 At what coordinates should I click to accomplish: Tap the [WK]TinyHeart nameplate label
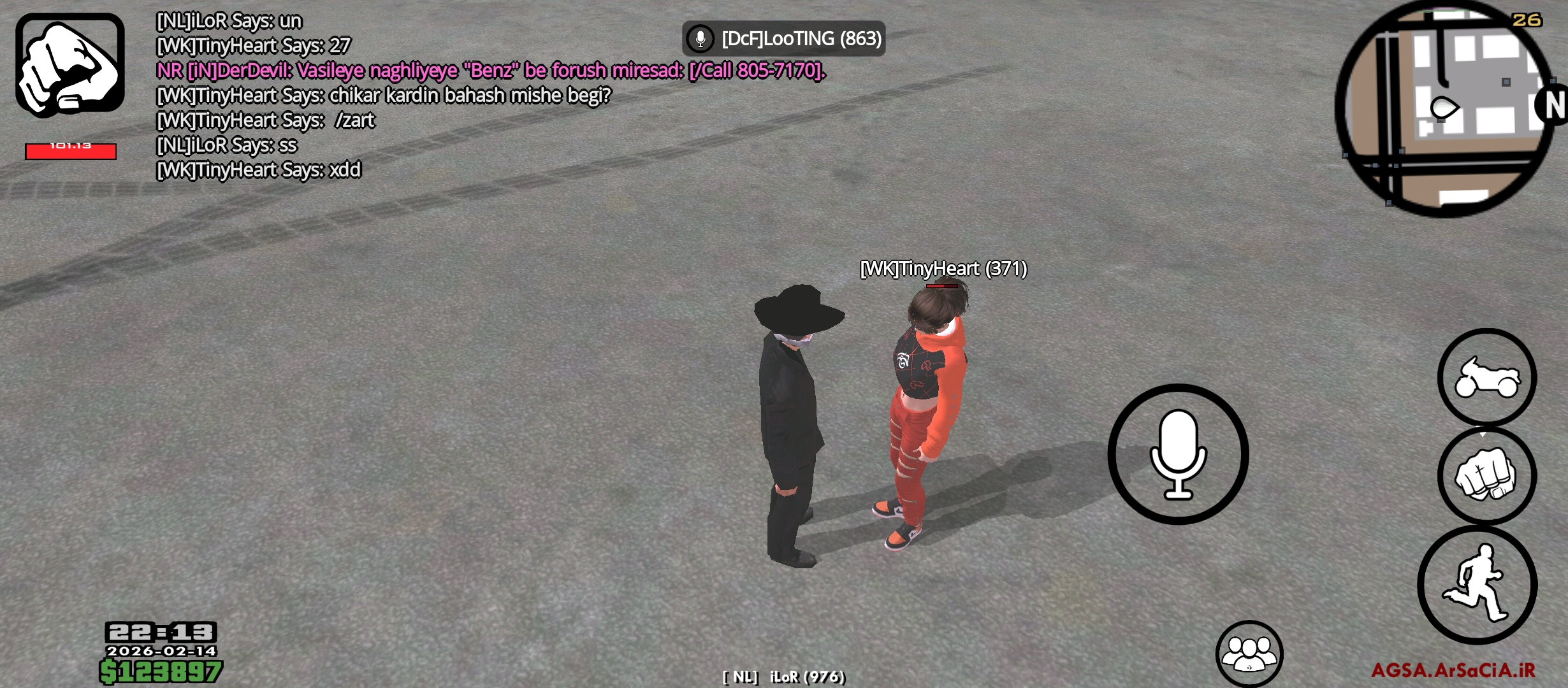pos(945,269)
